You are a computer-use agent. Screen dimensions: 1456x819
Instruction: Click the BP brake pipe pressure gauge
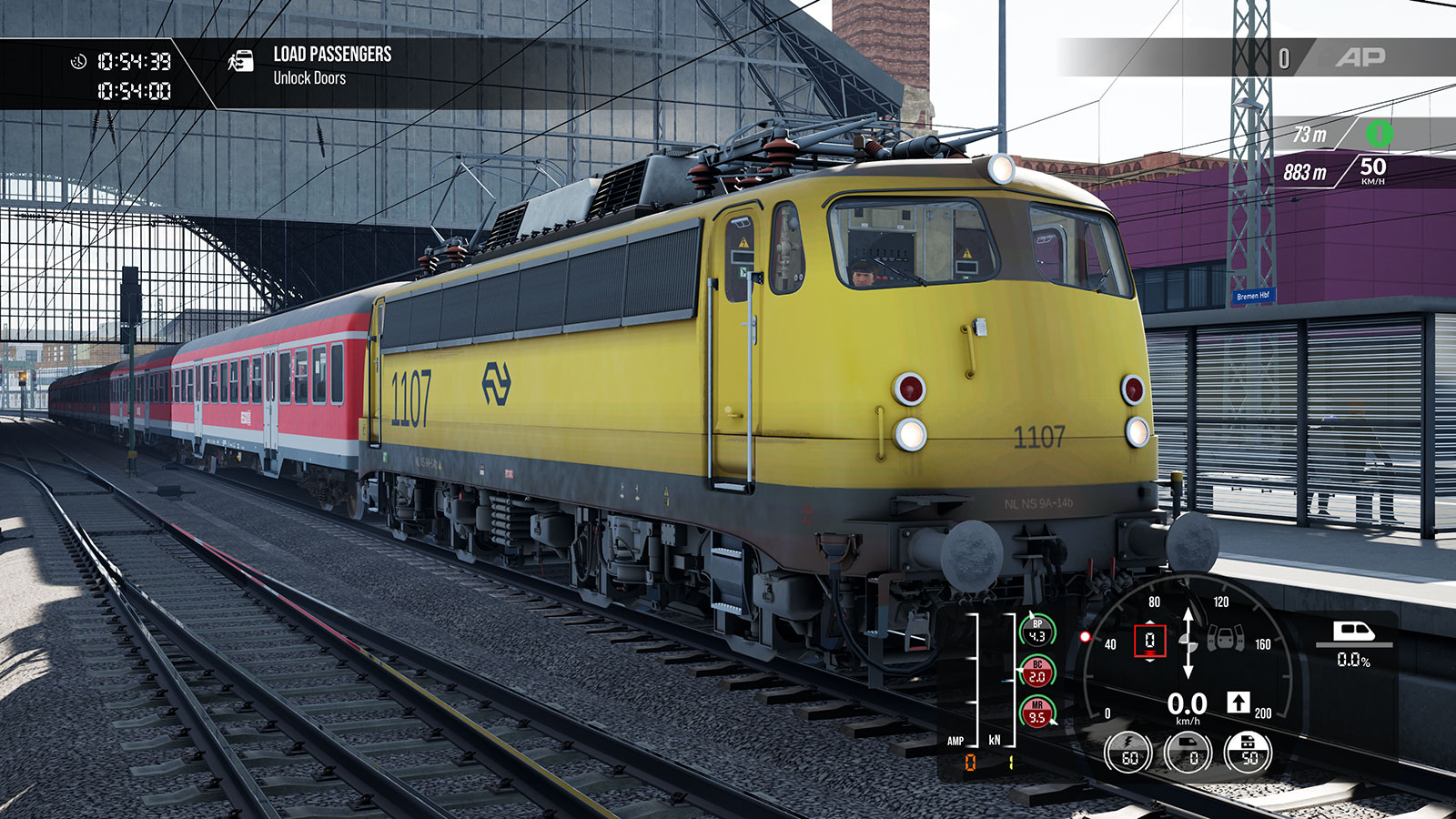coord(1037,631)
